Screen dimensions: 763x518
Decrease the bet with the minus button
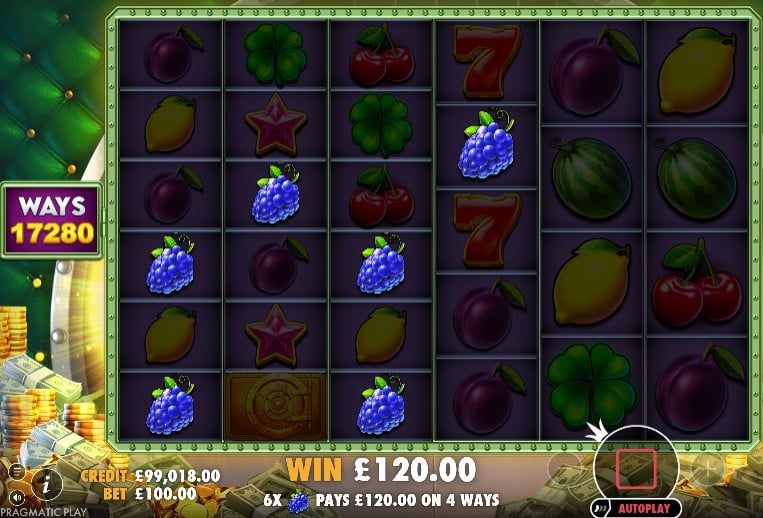coord(563,467)
